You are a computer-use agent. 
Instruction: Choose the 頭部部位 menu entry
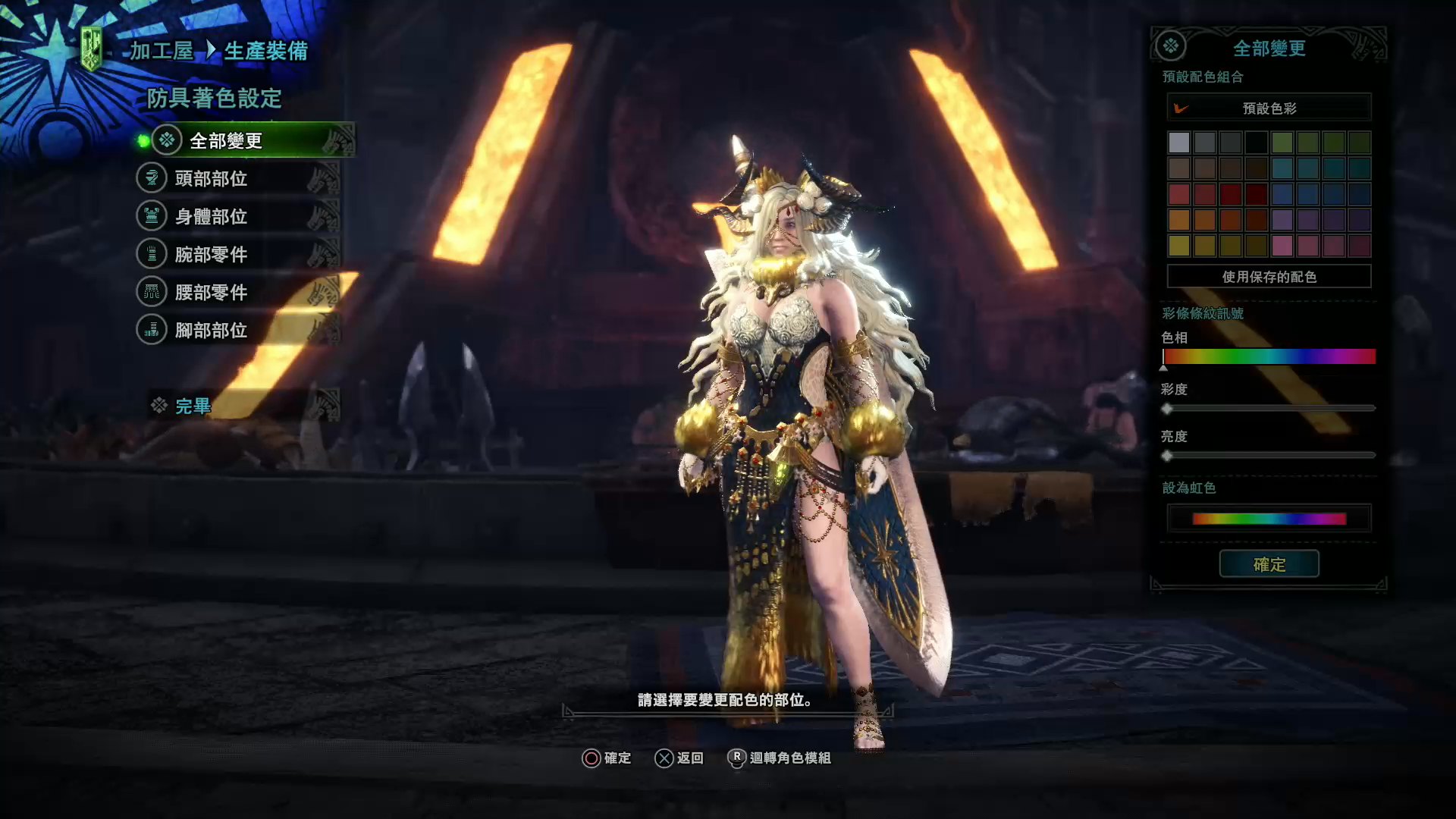[211, 179]
